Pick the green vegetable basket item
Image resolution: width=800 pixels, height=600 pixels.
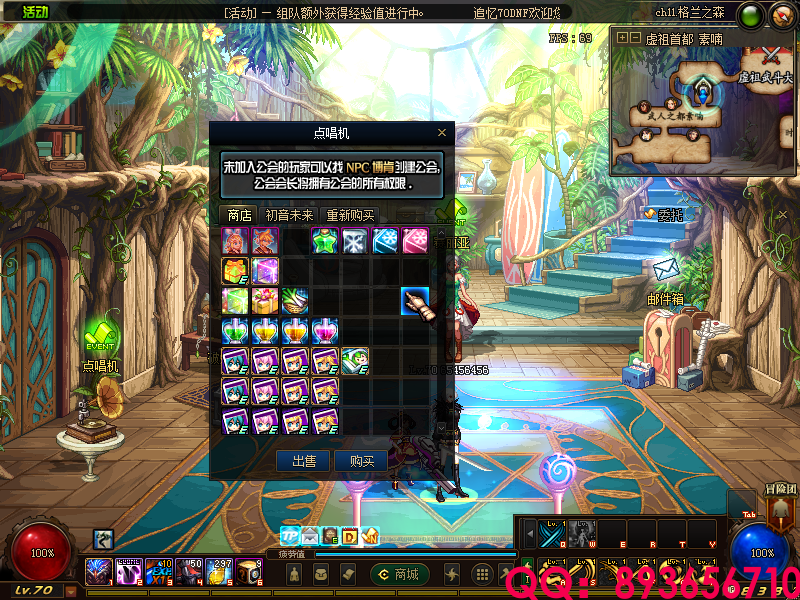pyautogui.click(x=295, y=301)
